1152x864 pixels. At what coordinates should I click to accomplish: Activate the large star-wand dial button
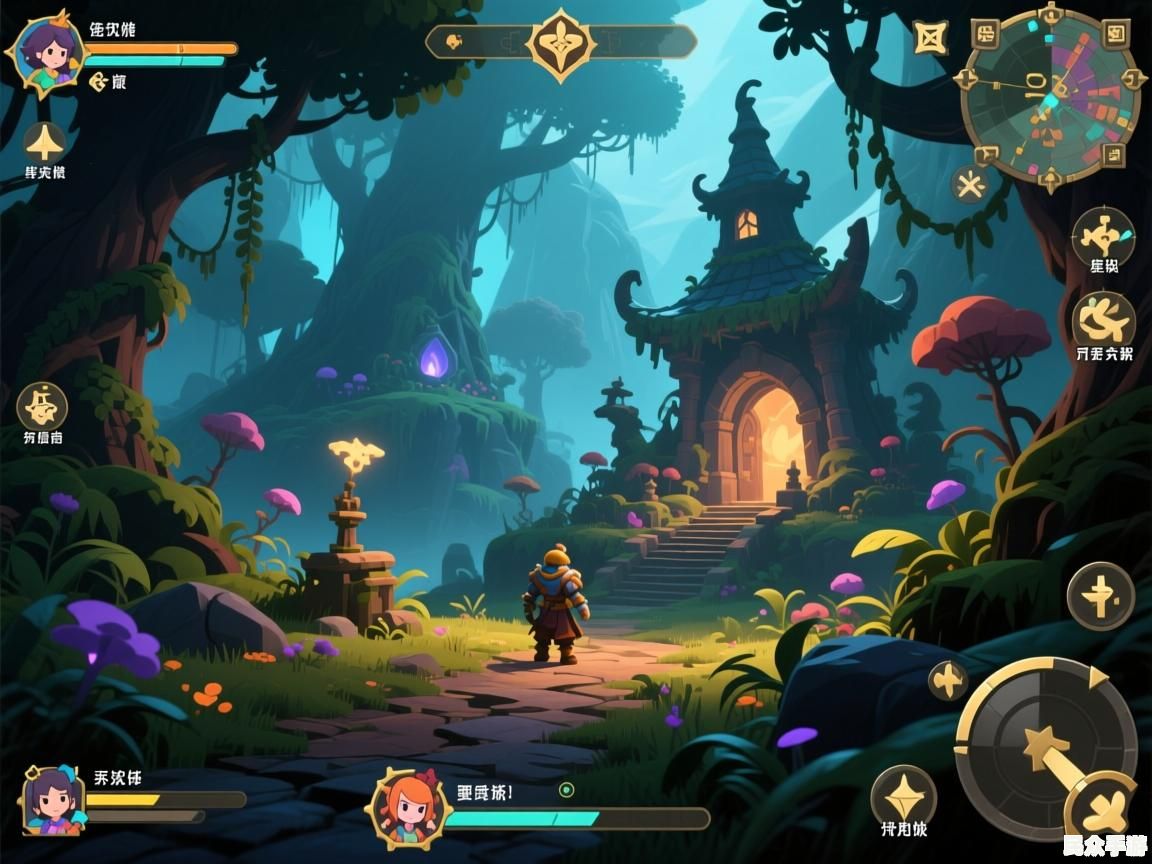[x=1044, y=746]
